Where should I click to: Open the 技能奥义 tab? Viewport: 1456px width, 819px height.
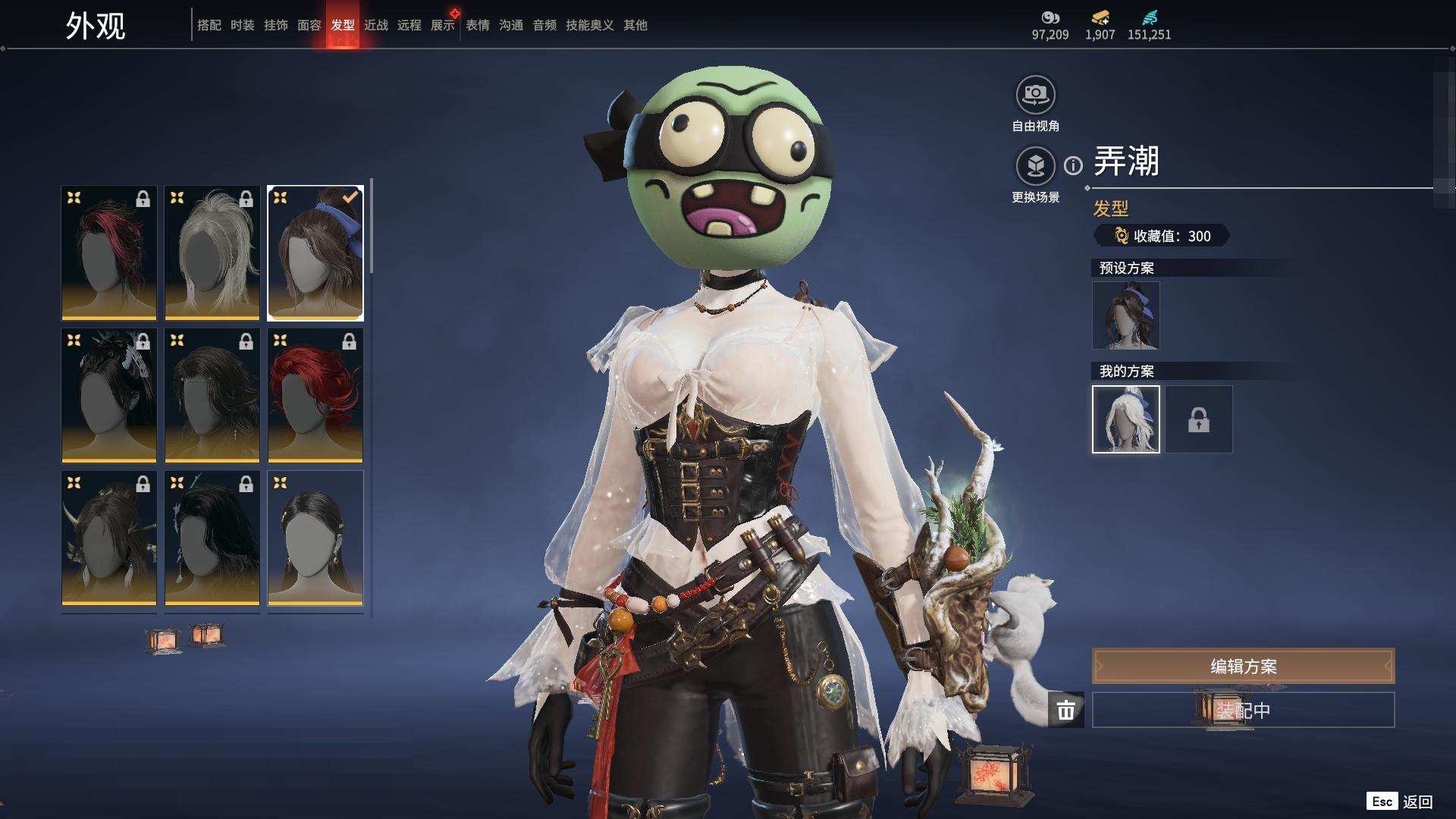pos(589,25)
